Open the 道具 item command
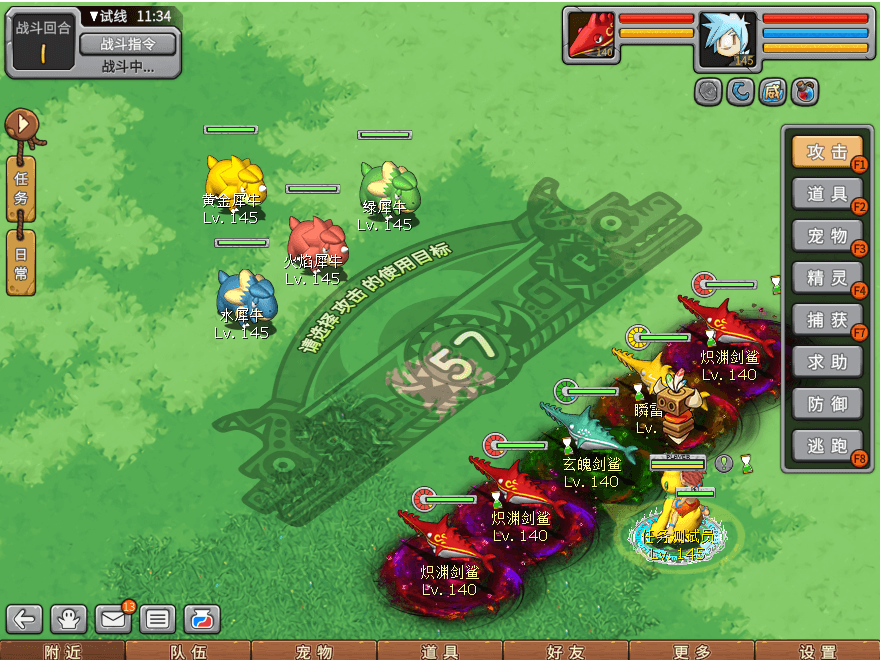Screen dimensions: 880x660 point(827,194)
